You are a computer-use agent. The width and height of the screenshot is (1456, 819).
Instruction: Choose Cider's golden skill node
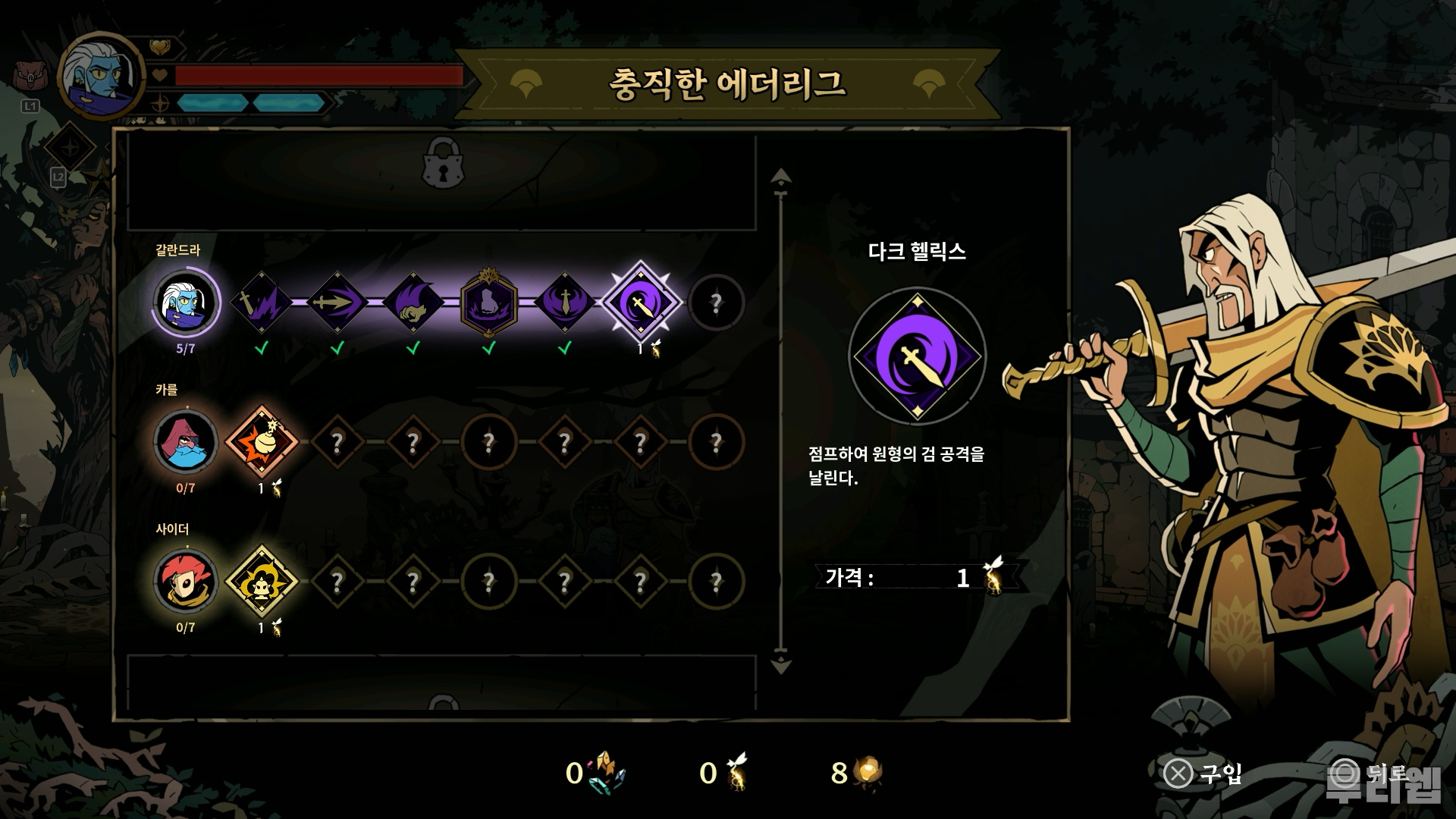[x=262, y=581]
